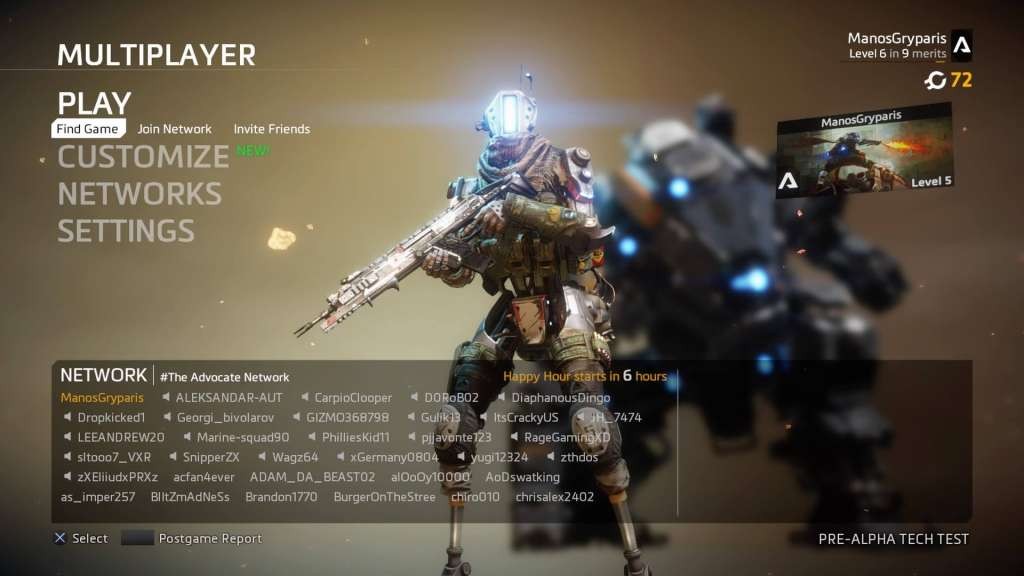Select player RageGamingXD

pyautogui.click(x=567, y=437)
